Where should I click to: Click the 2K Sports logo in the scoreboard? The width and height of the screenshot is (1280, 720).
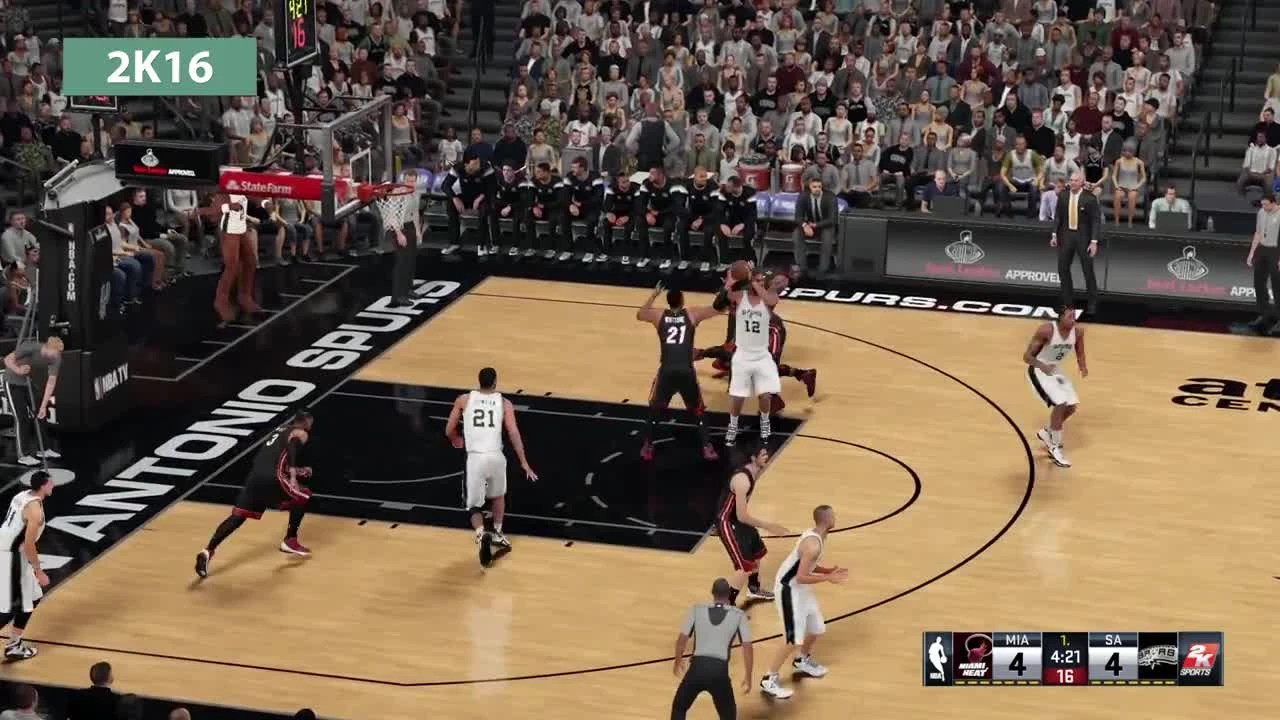(x=1201, y=660)
